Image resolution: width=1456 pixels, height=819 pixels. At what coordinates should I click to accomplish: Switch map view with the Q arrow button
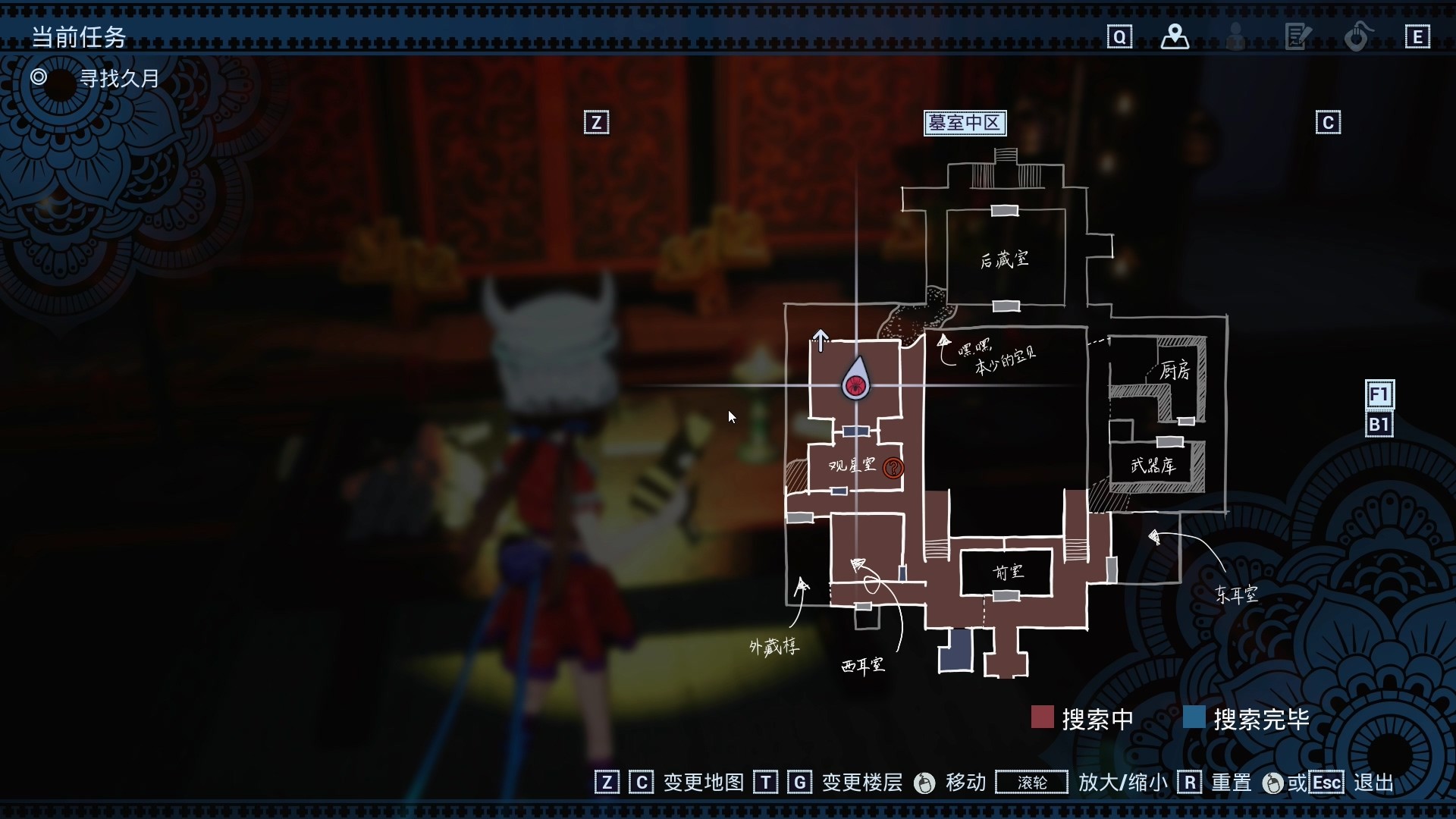1120,36
